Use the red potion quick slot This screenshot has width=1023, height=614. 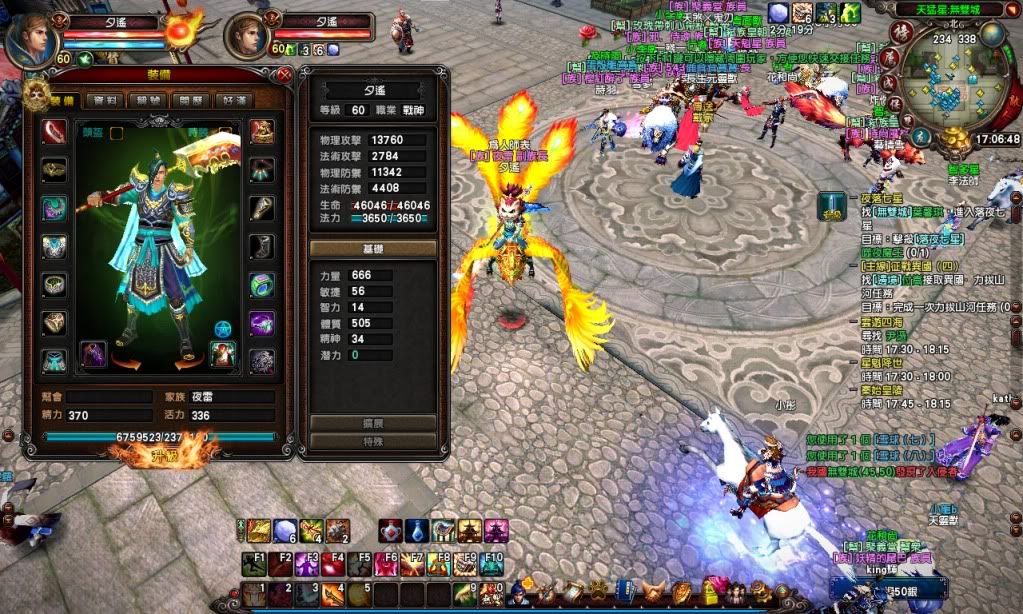(391, 531)
